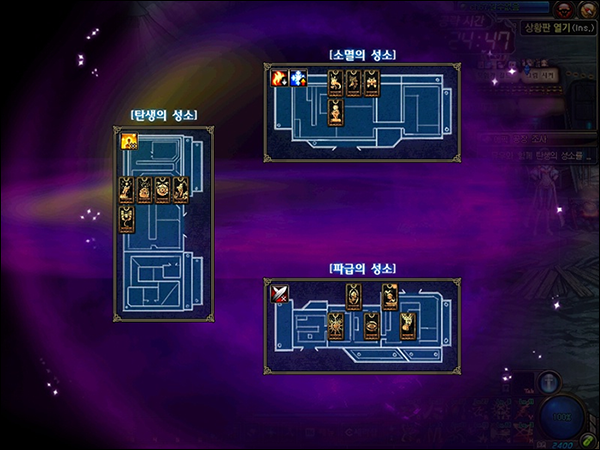Image resolution: width=600 pixels, height=450 pixels.
Task: Click the yellow buff icon in 탄생의 성소
Action: 129,142
